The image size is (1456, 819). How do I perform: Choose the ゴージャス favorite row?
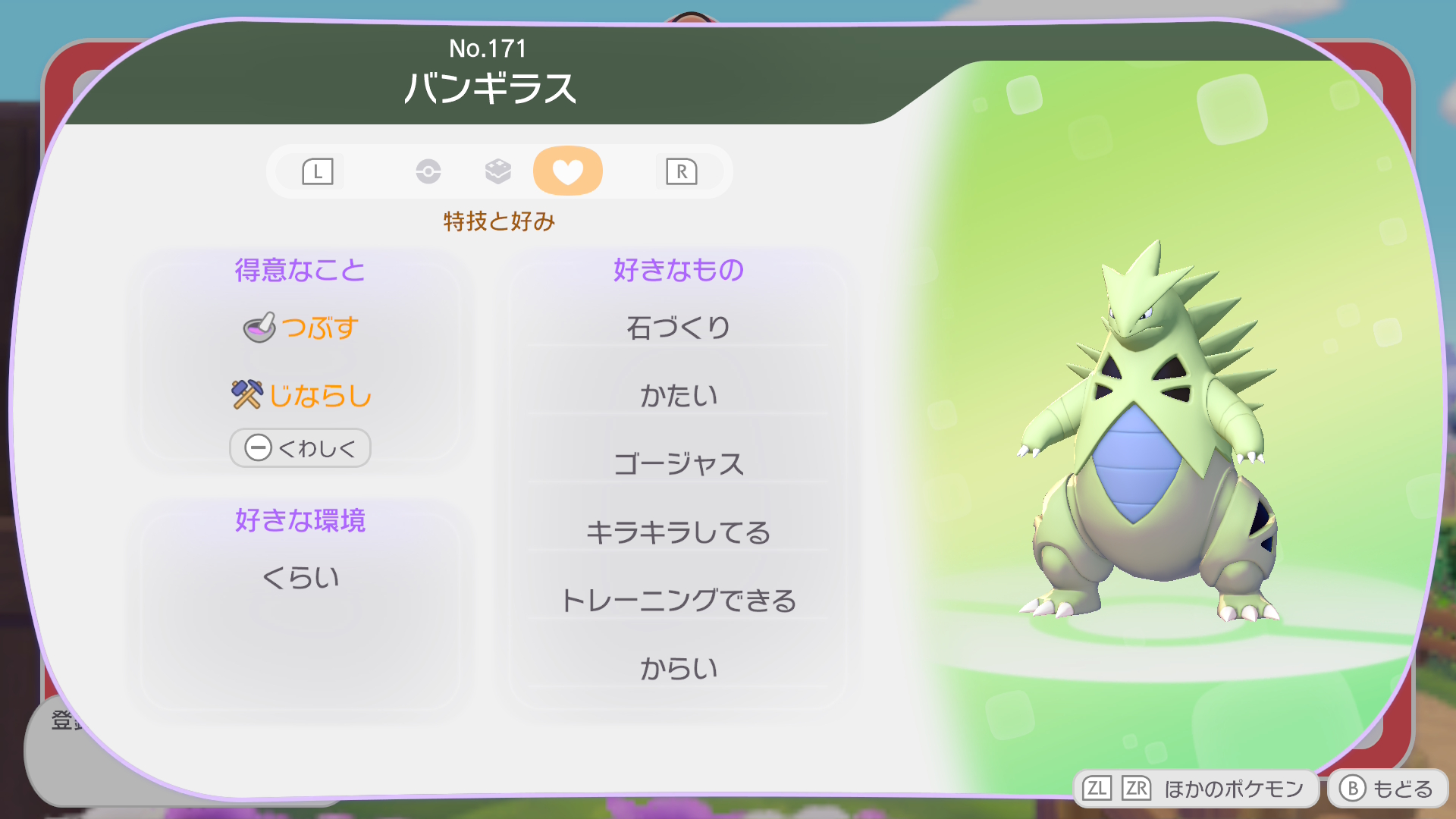tap(678, 463)
